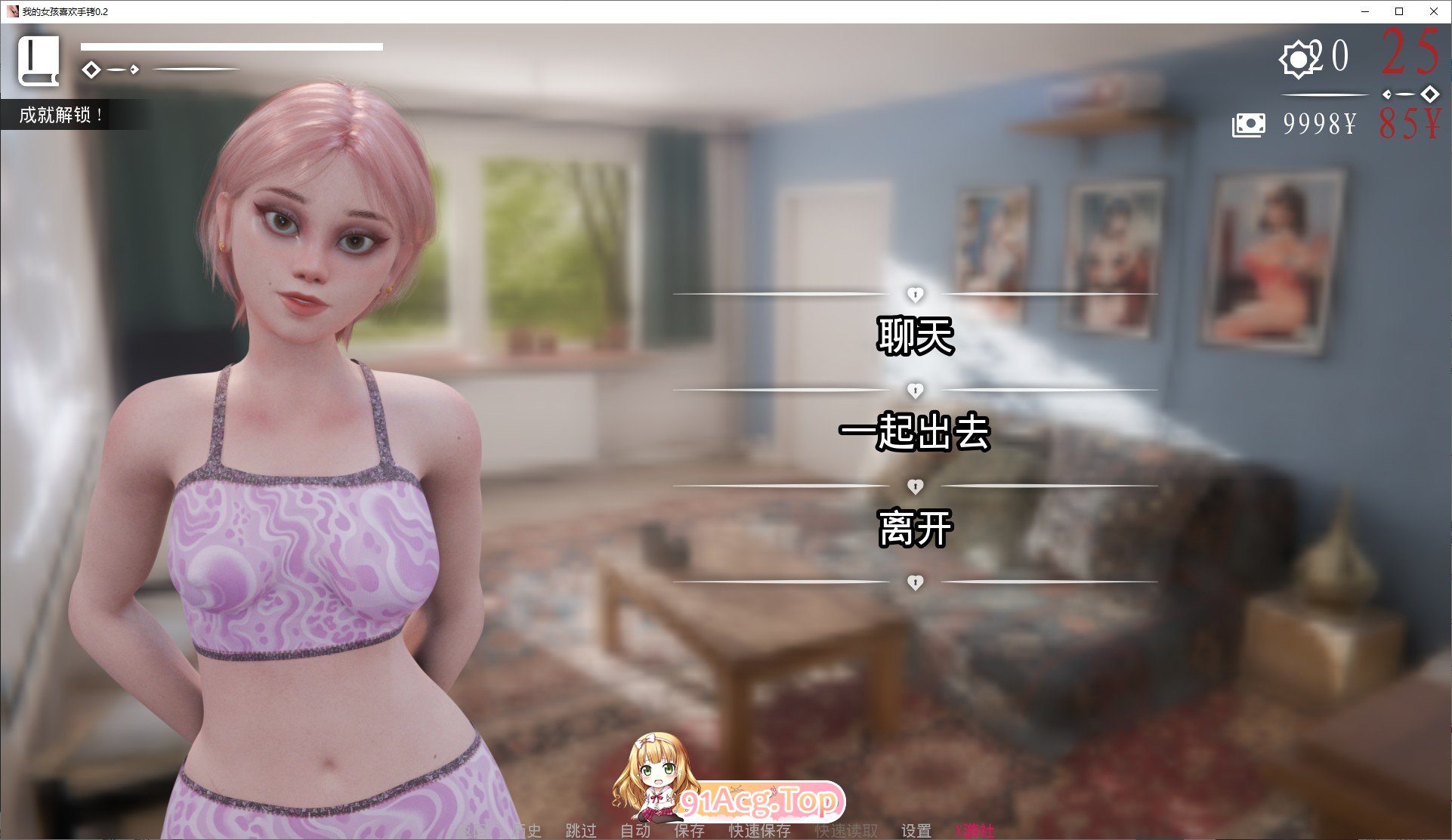Choose 离开 to leave
The width and height of the screenshot is (1452, 840).
click(x=916, y=529)
